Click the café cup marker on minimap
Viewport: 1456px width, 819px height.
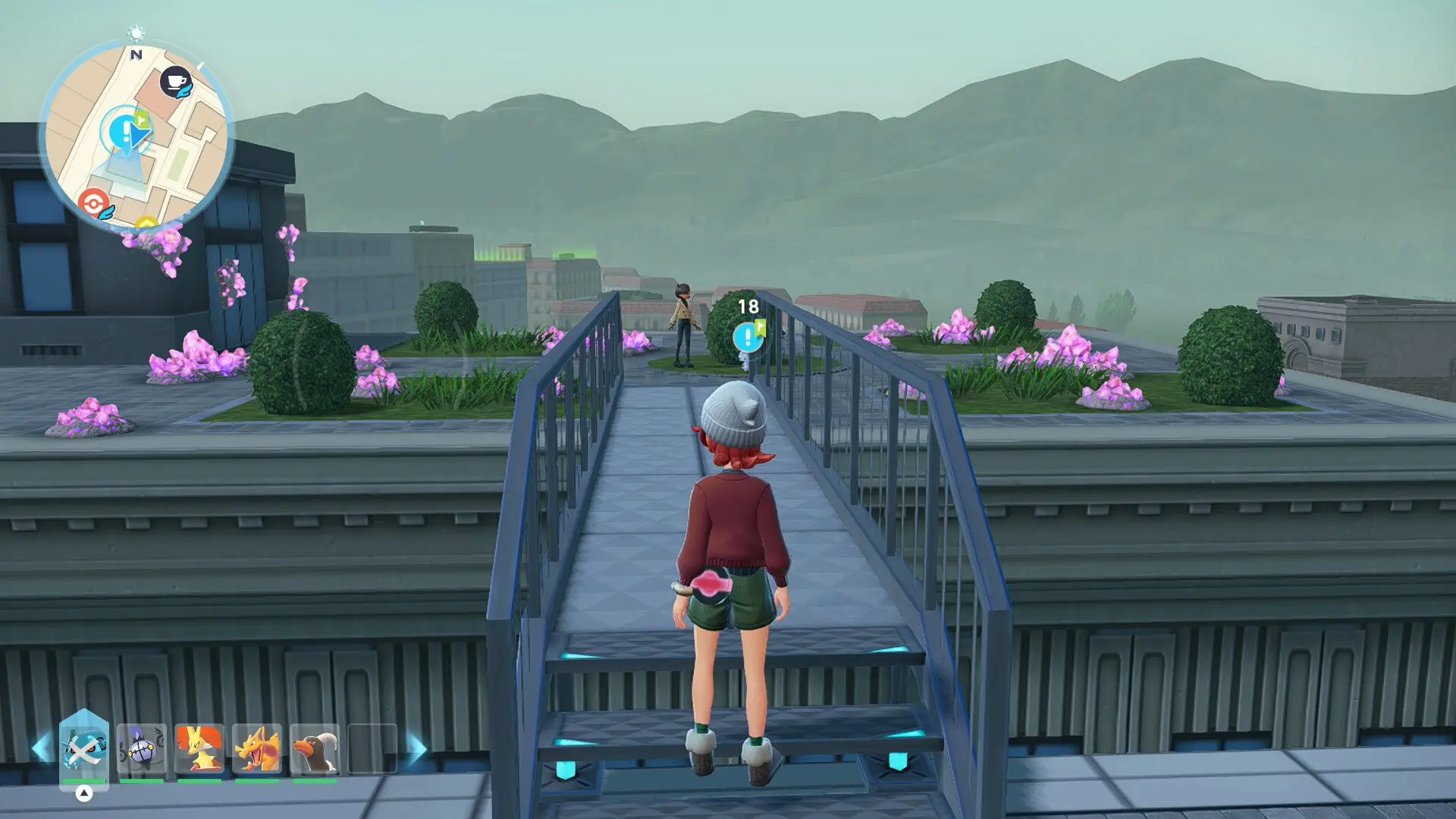pyautogui.click(x=176, y=81)
